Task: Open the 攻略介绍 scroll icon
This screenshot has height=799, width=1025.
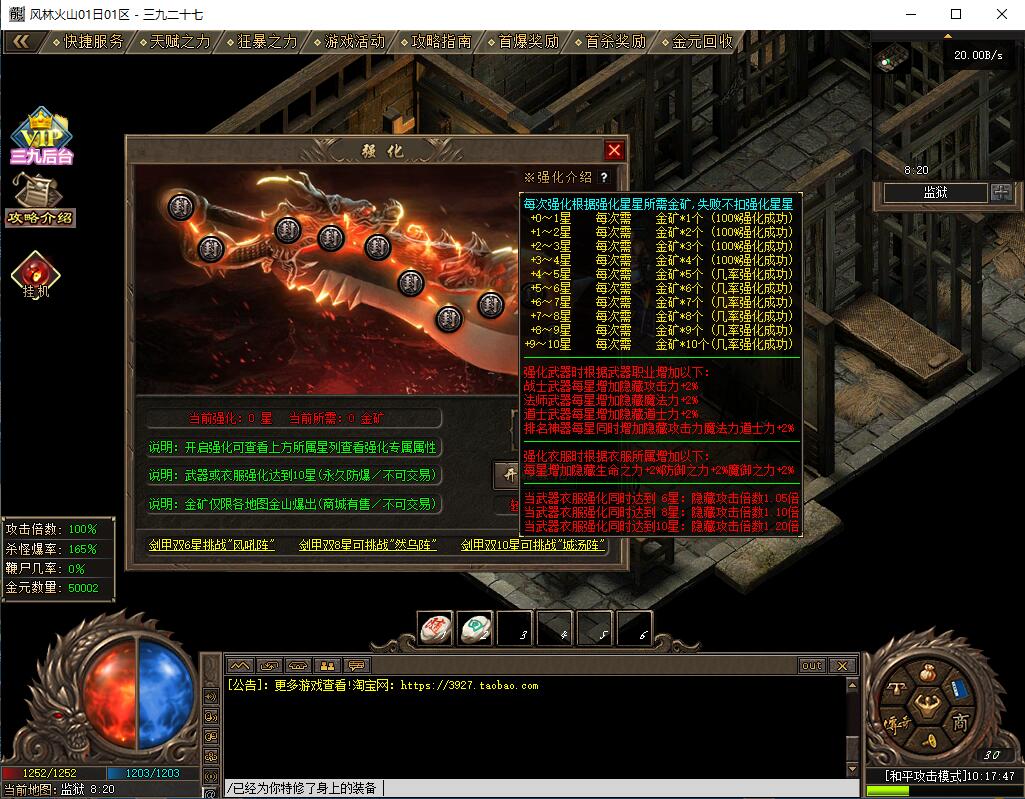Action: 40,200
